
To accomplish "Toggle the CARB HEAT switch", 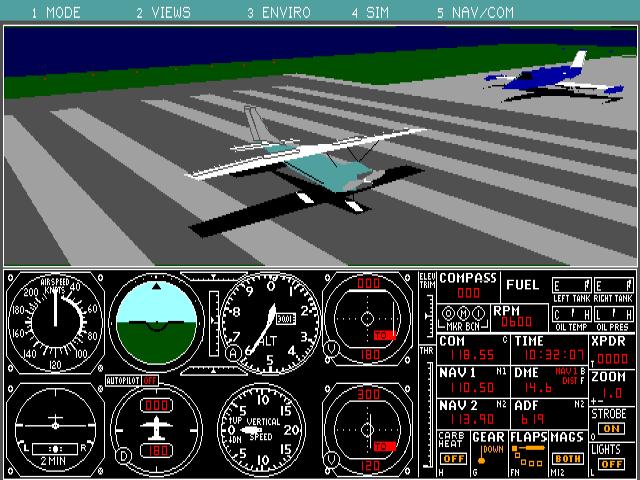I will (x=453, y=459).
